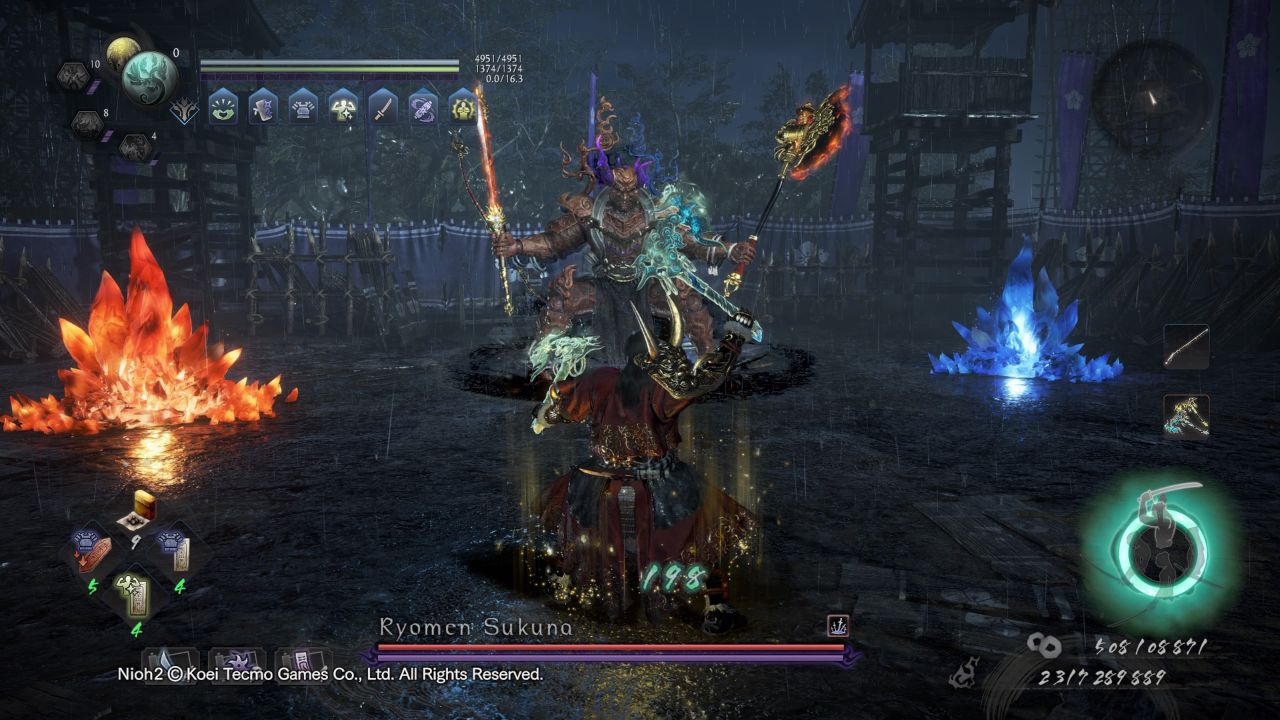Click the purple swirl scroll buff icon
1280x720 pixels.
pyautogui.click(x=423, y=106)
